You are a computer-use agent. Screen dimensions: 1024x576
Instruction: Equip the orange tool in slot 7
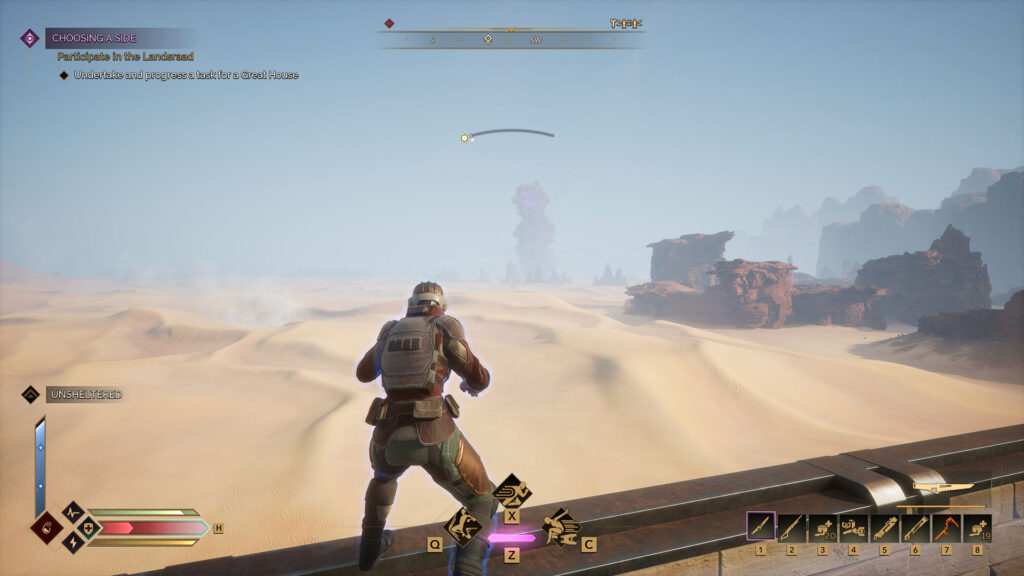pos(946,527)
